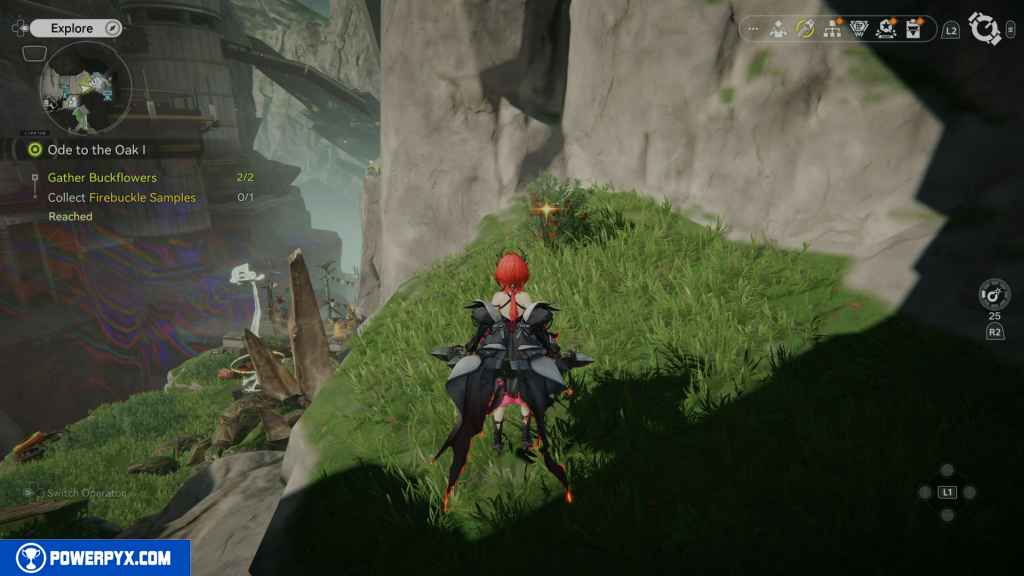Image resolution: width=1024 pixels, height=576 pixels.
Task: Open the large circular gear-ring menu icon
Action: coord(986,30)
